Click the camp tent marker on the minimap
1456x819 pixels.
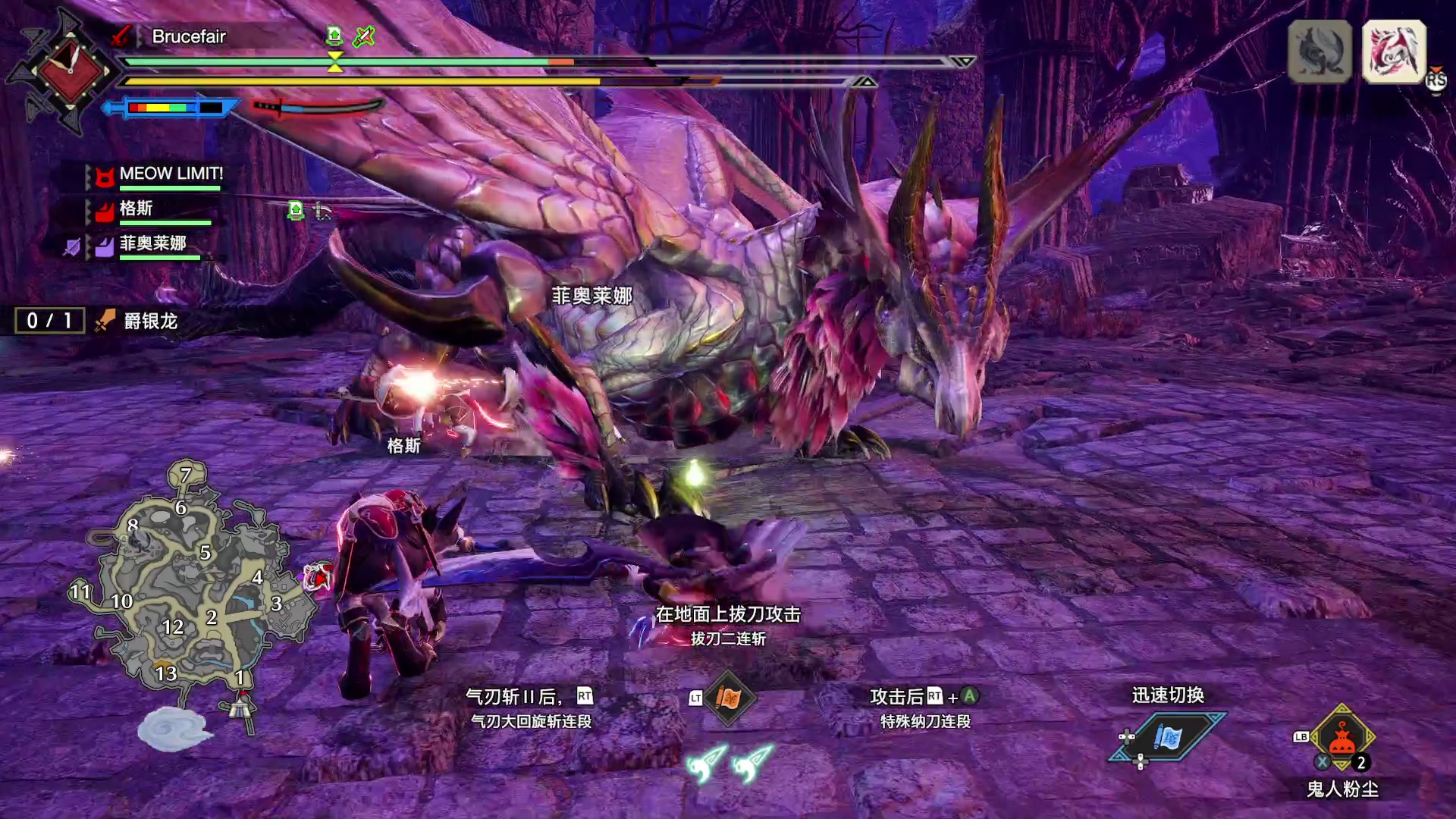[242, 707]
